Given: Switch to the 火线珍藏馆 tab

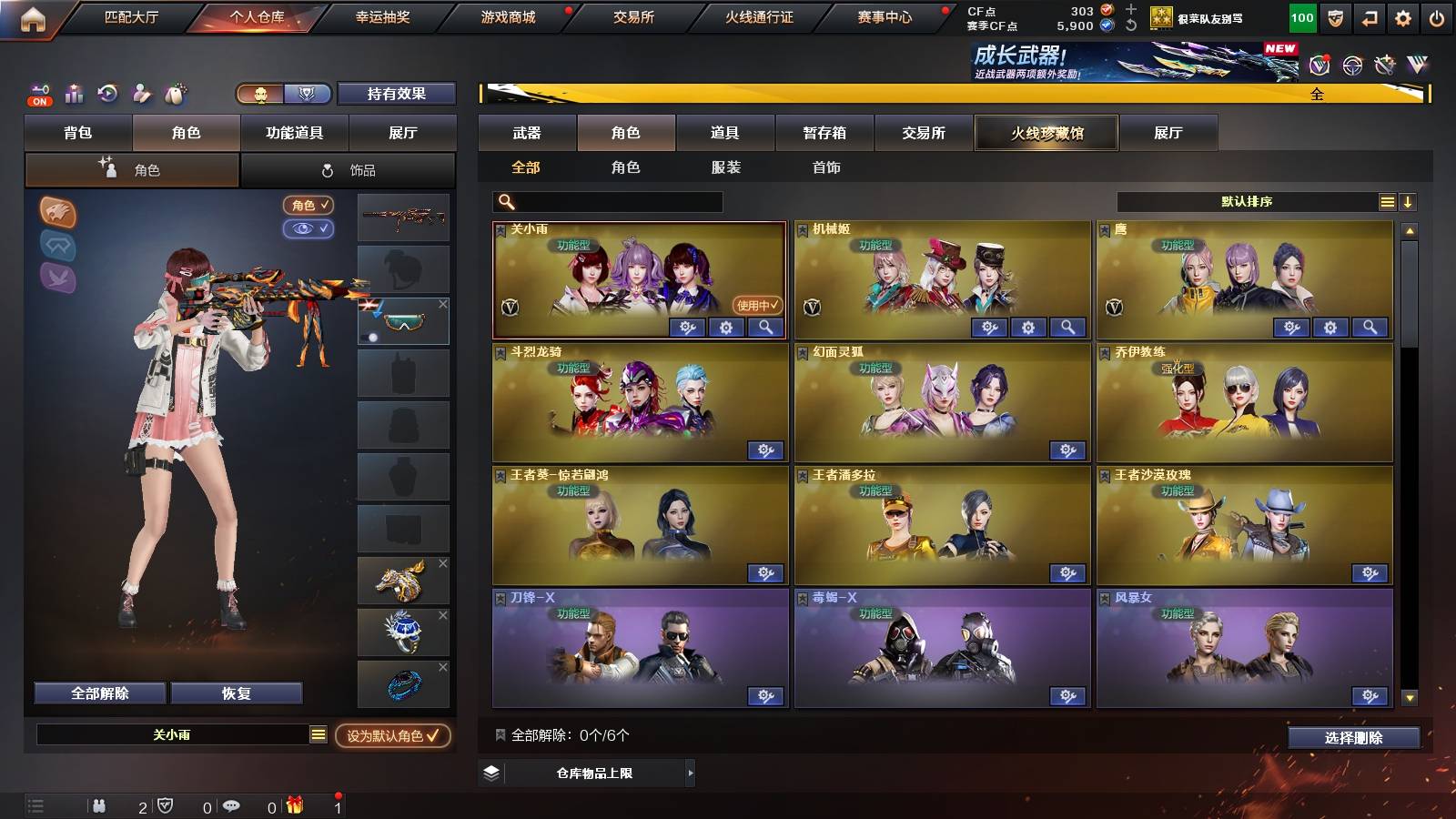Looking at the screenshot, I should click(1046, 133).
